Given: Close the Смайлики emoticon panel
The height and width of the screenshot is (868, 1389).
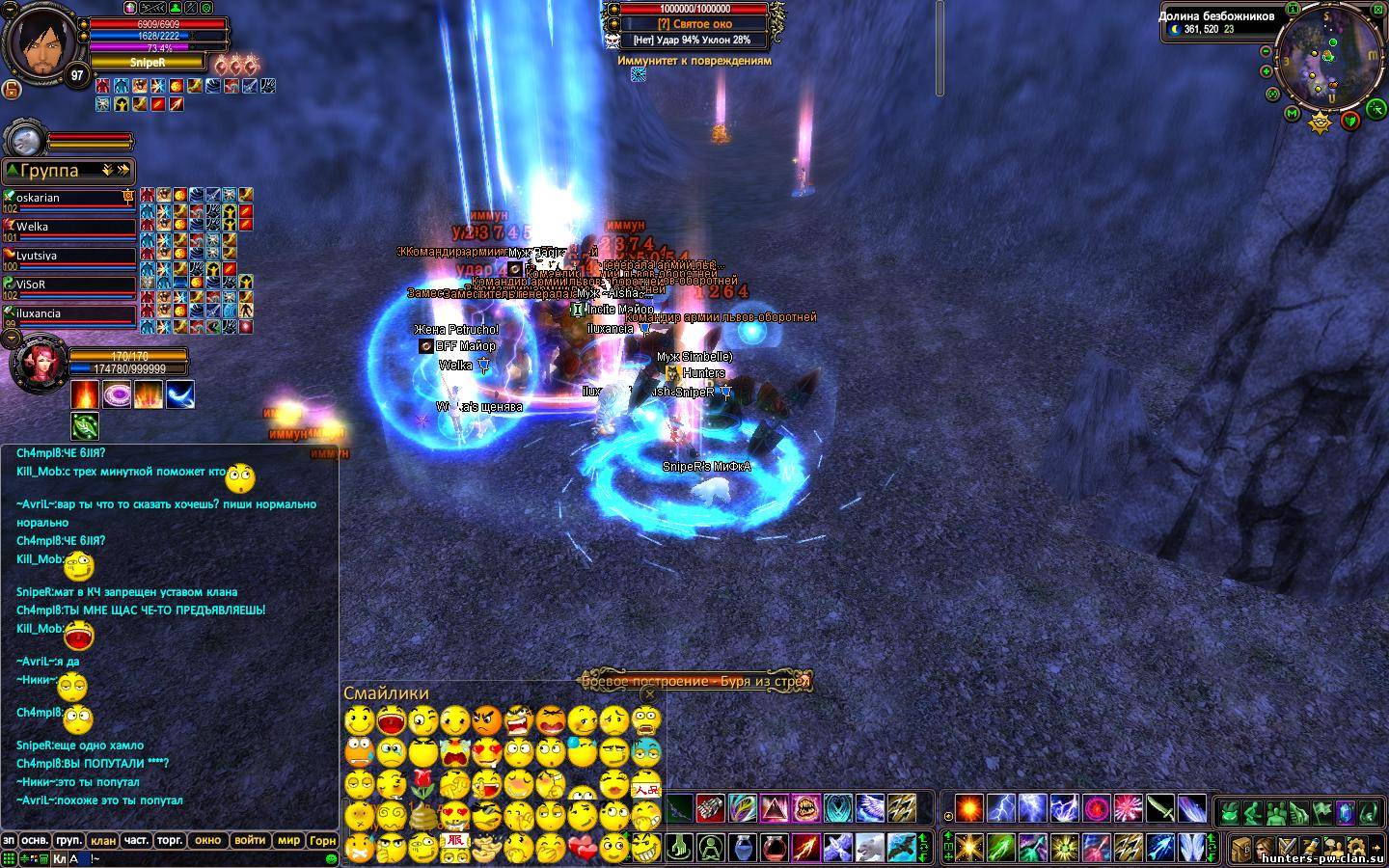Looking at the screenshot, I should point(649,693).
